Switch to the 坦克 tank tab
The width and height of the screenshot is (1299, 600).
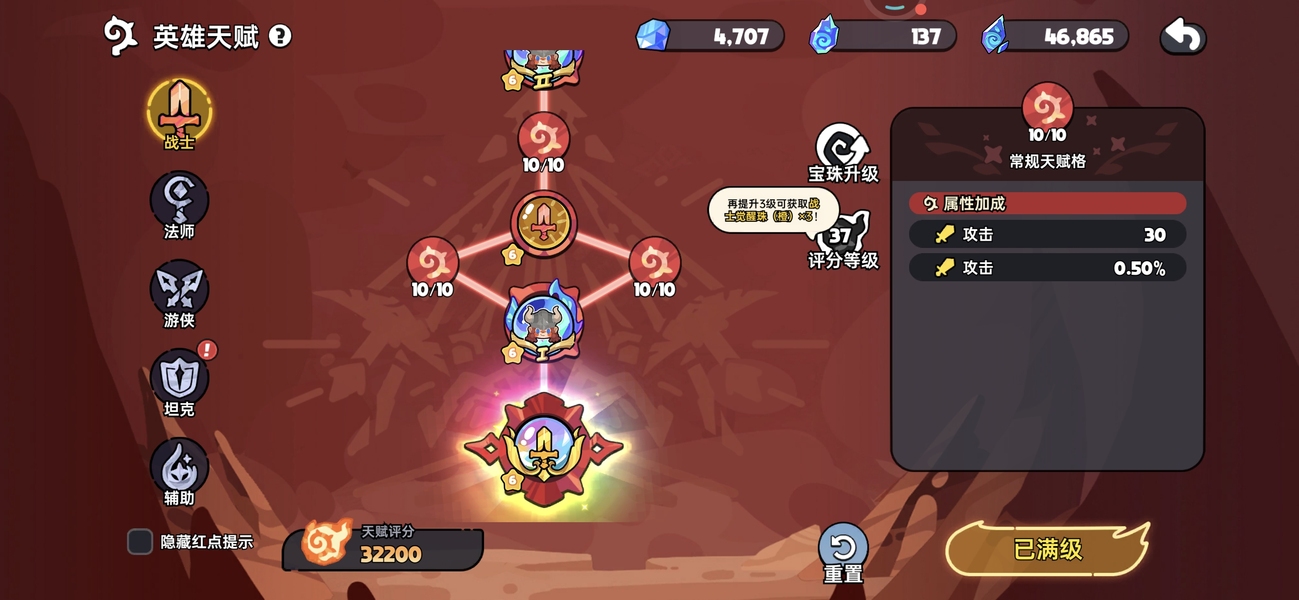coord(179,378)
